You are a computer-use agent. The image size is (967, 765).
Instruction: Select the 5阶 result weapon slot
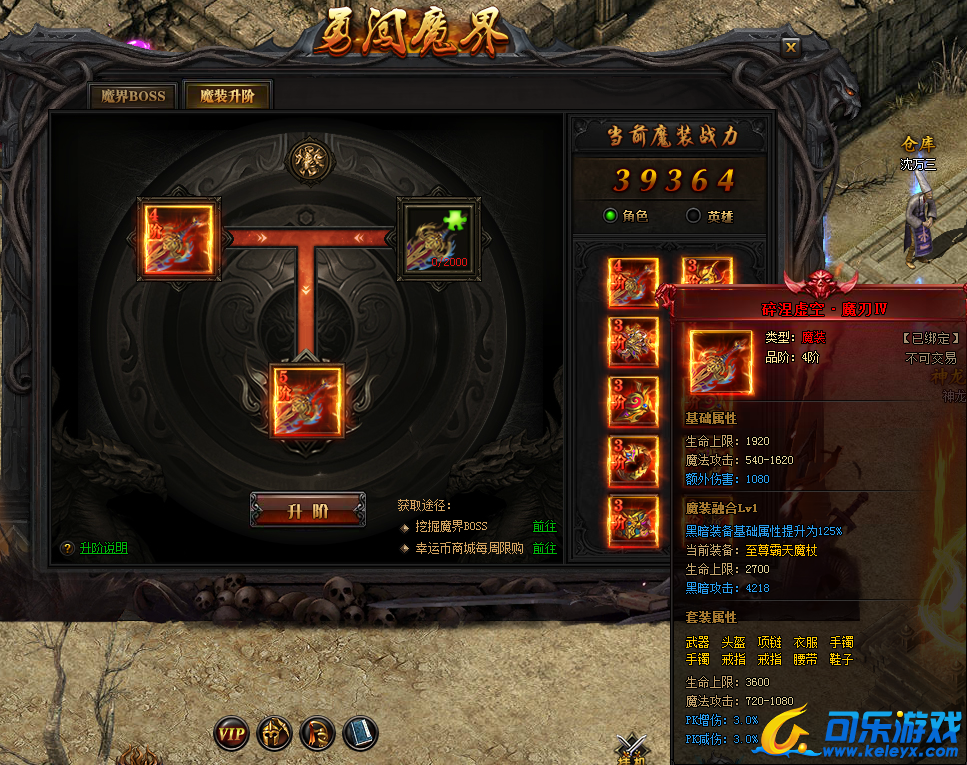click(307, 400)
